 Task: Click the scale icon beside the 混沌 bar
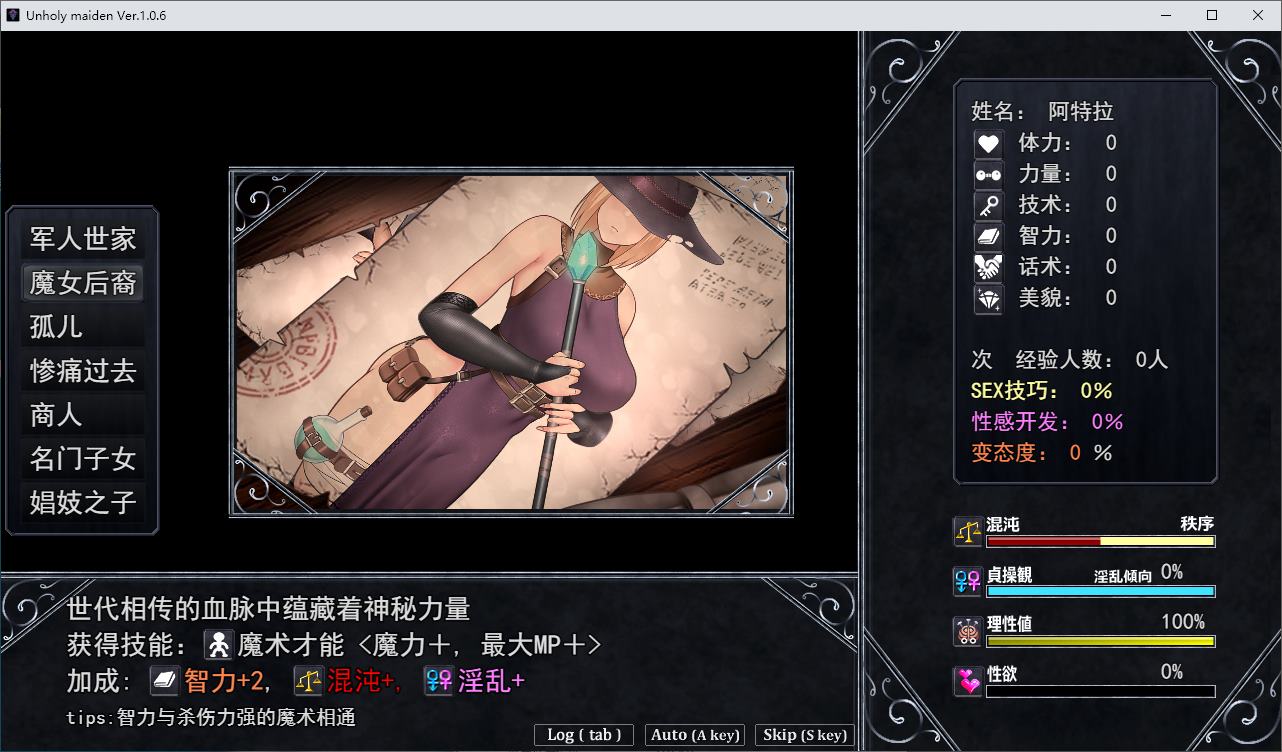click(966, 531)
